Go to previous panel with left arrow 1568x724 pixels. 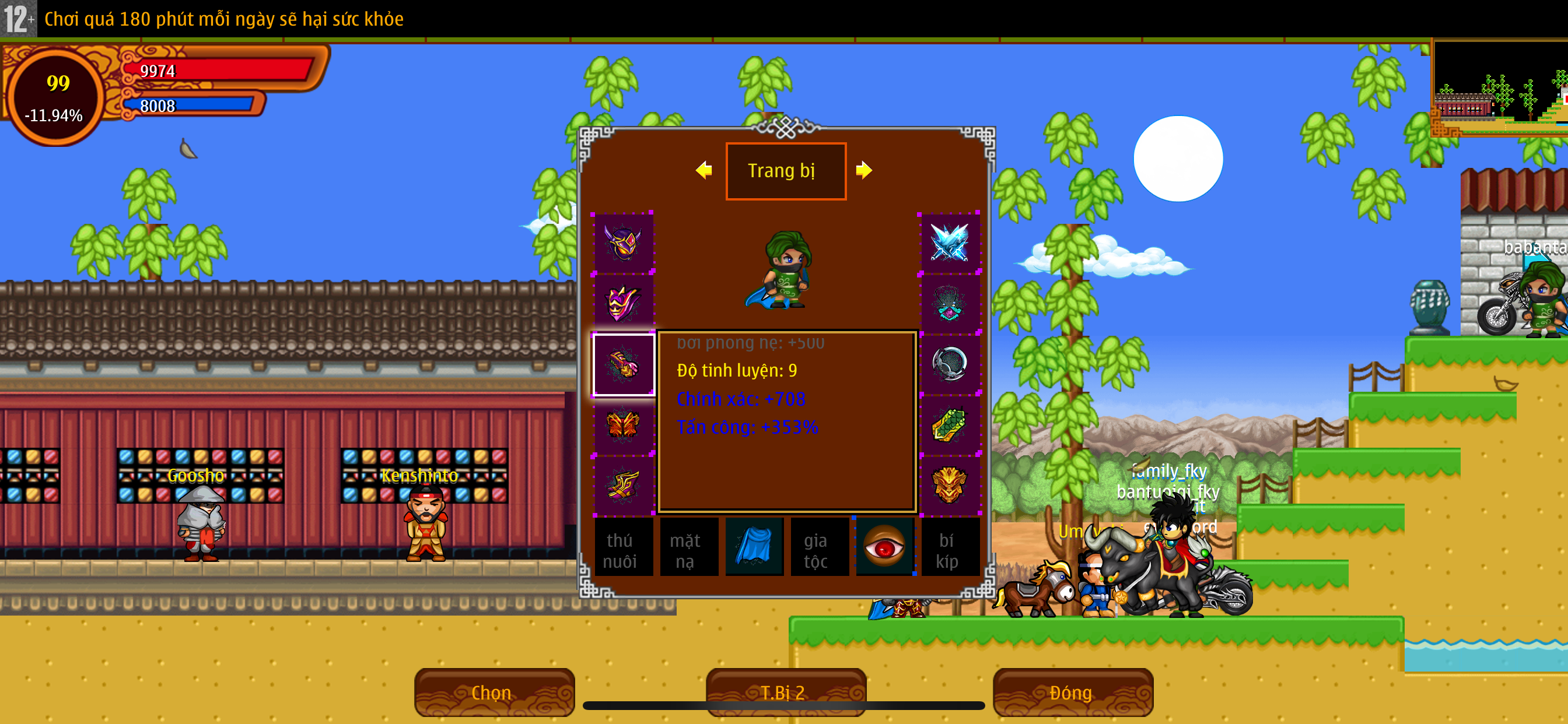click(704, 170)
